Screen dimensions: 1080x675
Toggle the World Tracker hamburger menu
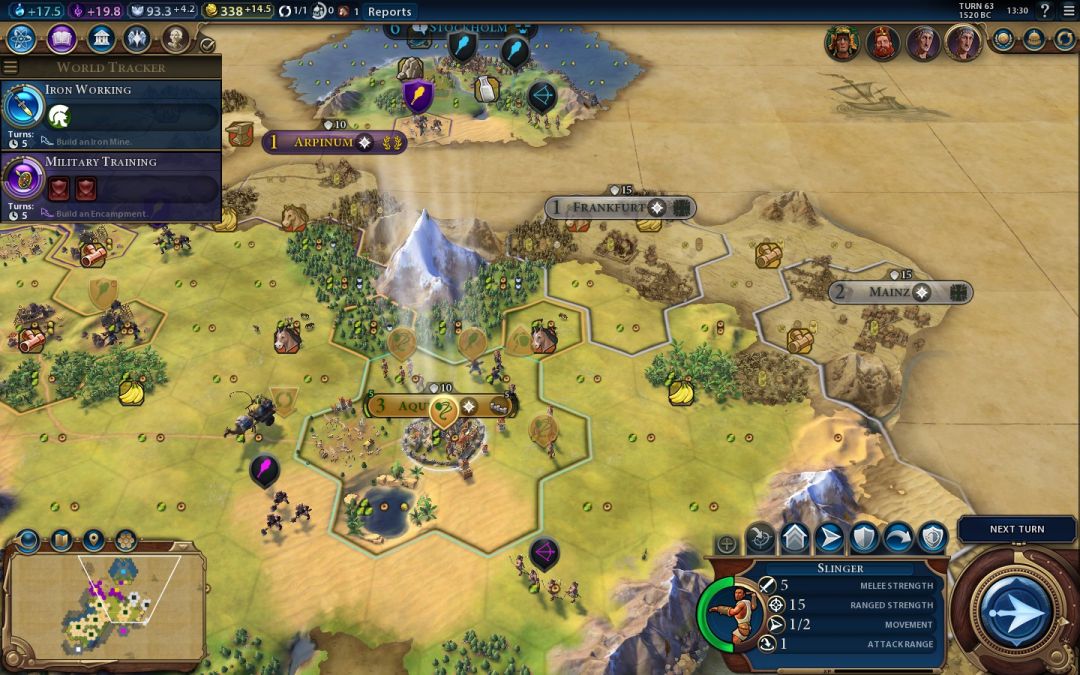point(10,67)
